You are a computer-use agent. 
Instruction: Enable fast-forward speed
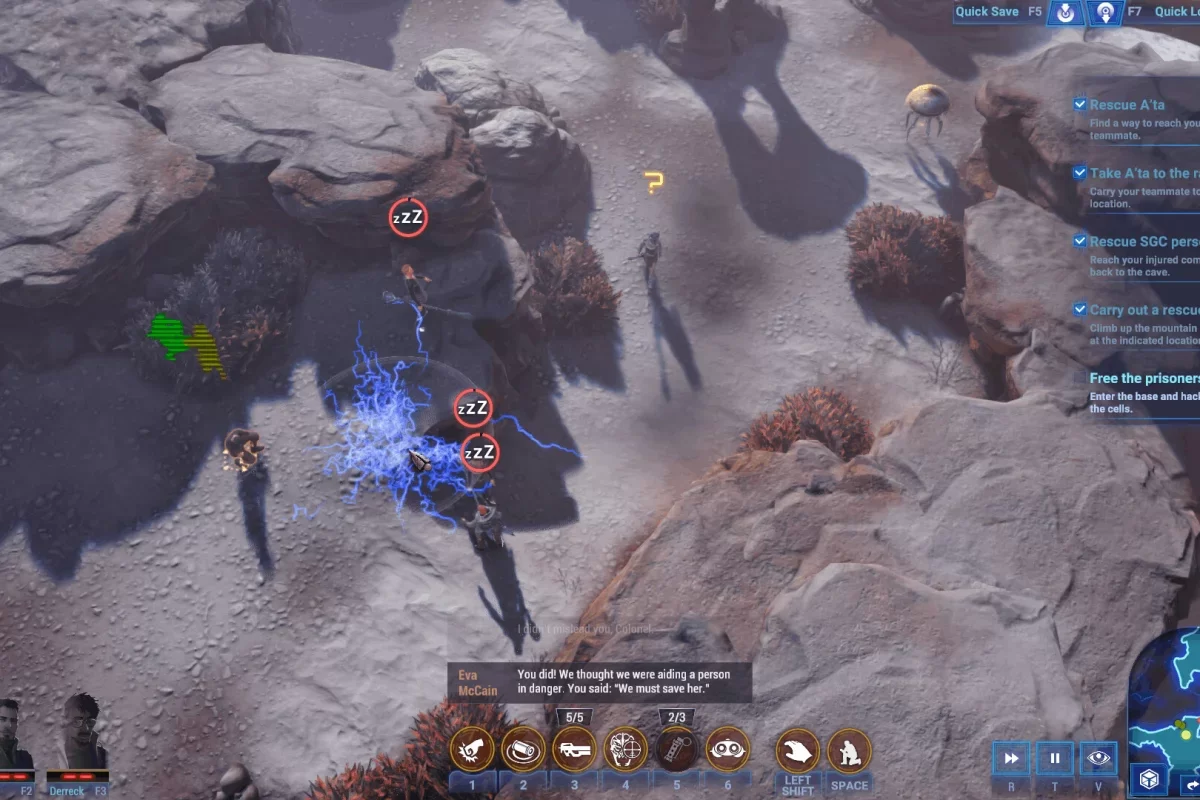pyautogui.click(x=1011, y=759)
